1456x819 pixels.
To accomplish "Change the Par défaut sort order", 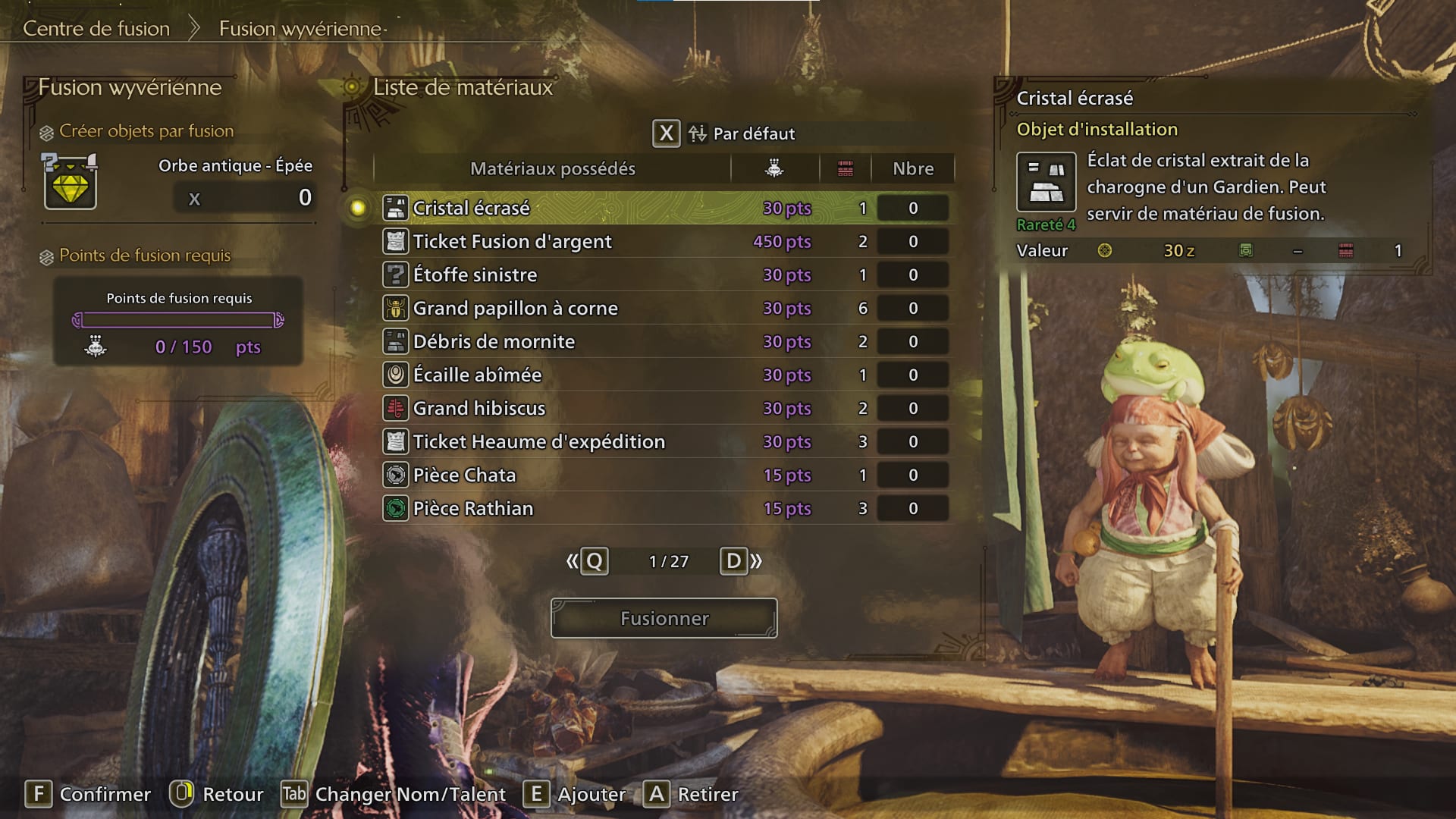I will 724,133.
